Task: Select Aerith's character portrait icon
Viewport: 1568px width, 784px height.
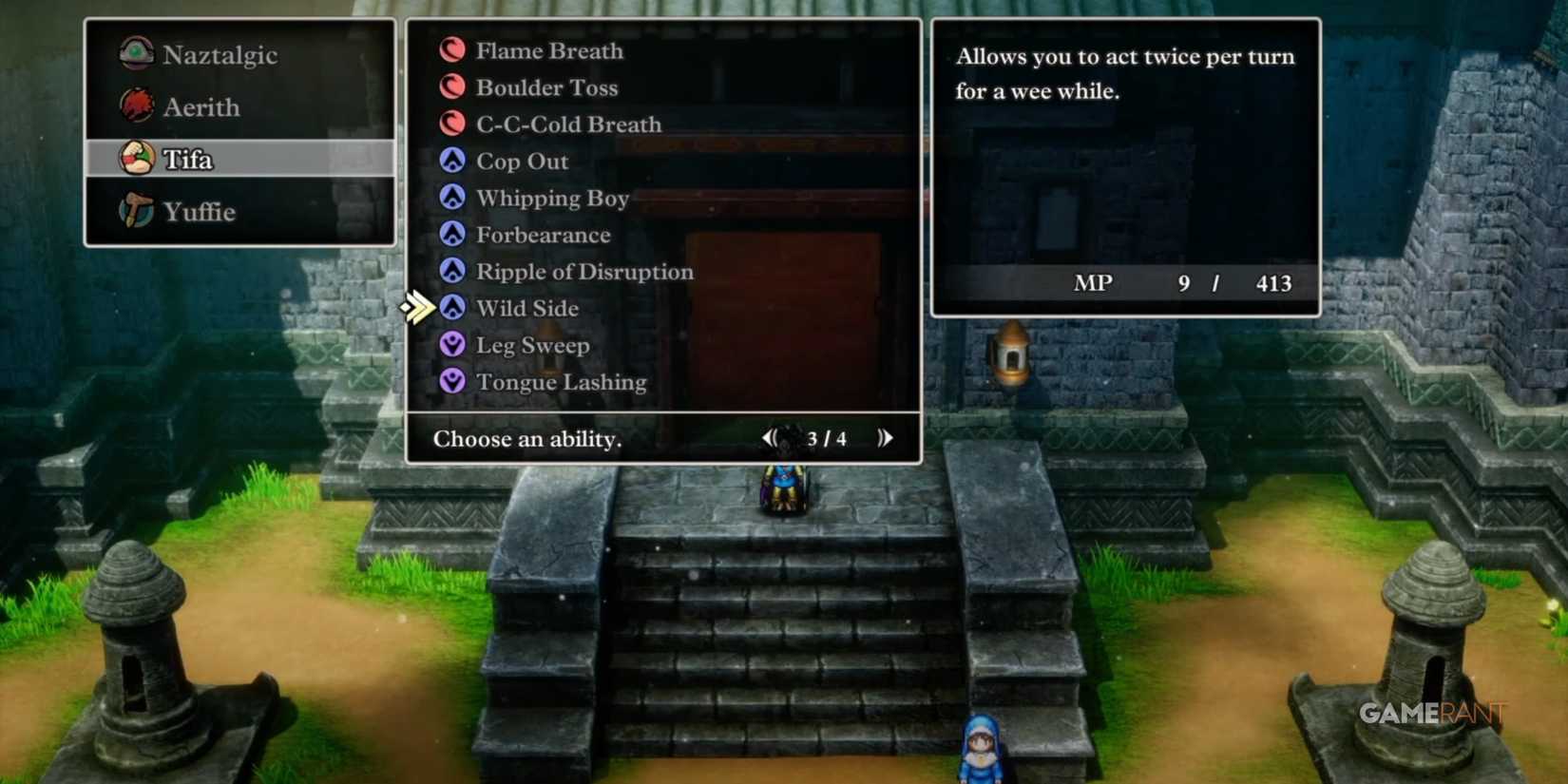Action: coord(137,106)
